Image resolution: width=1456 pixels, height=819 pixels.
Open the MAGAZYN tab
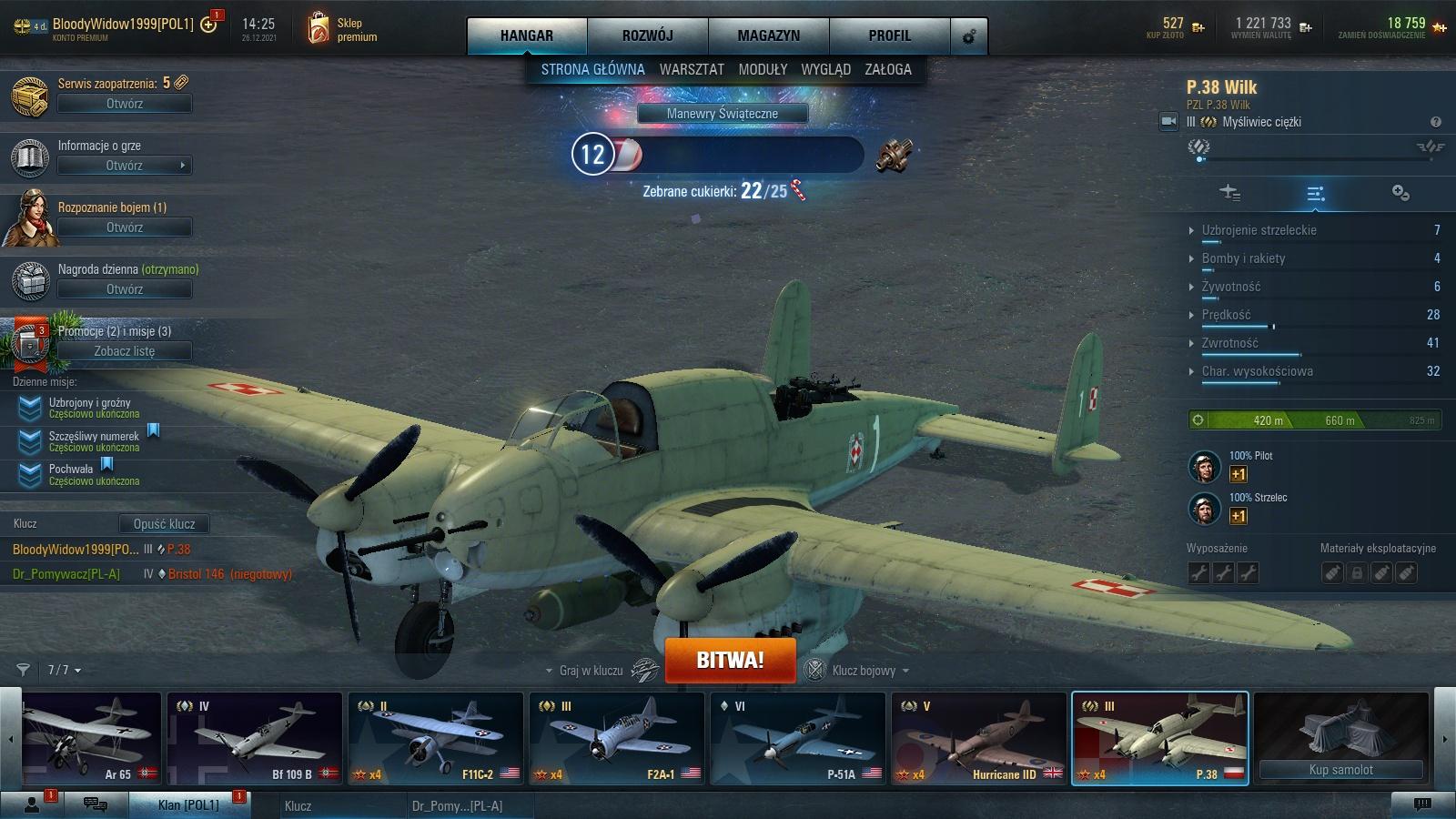point(768,35)
